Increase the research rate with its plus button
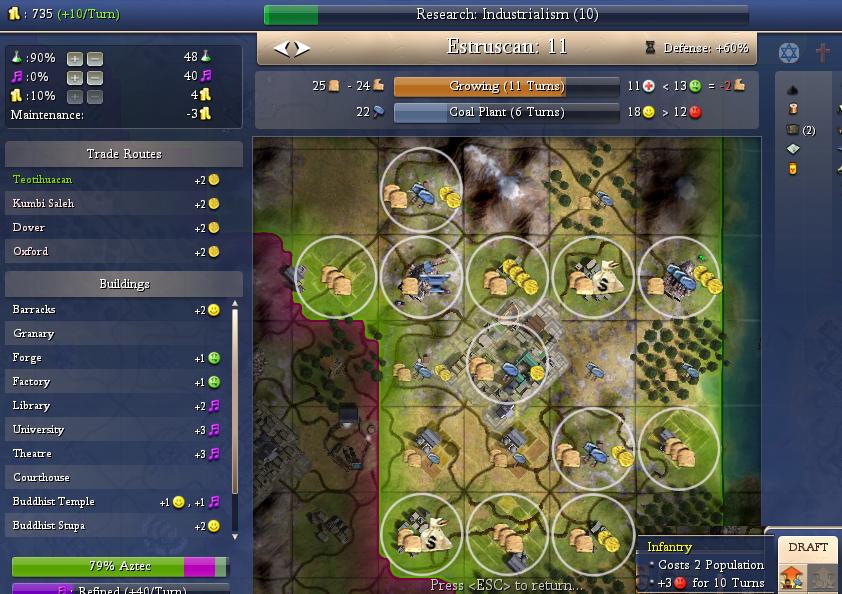This screenshot has width=842, height=594. [x=75, y=58]
